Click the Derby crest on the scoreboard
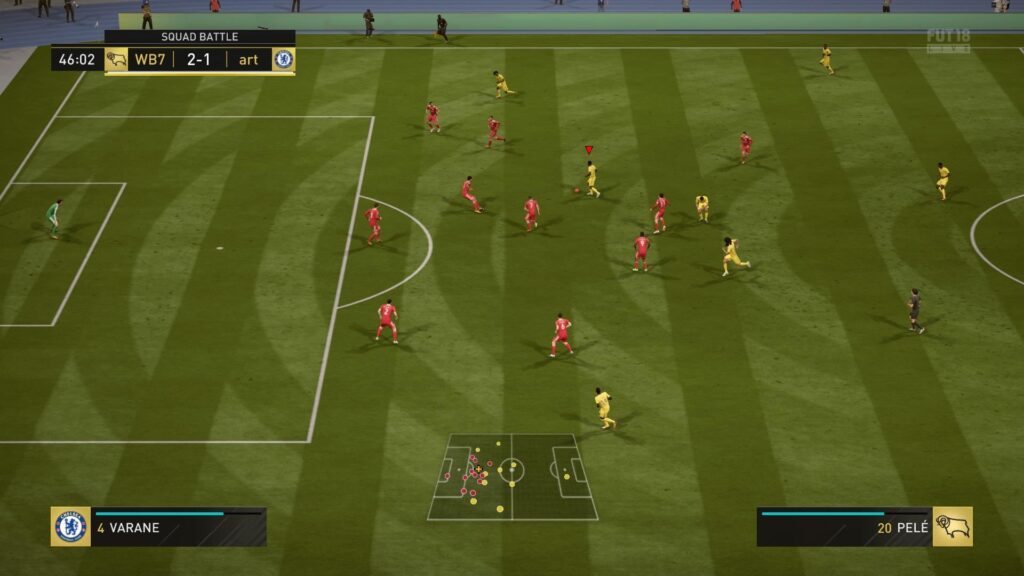Image resolution: width=1024 pixels, height=576 pixels. (116, 60)
